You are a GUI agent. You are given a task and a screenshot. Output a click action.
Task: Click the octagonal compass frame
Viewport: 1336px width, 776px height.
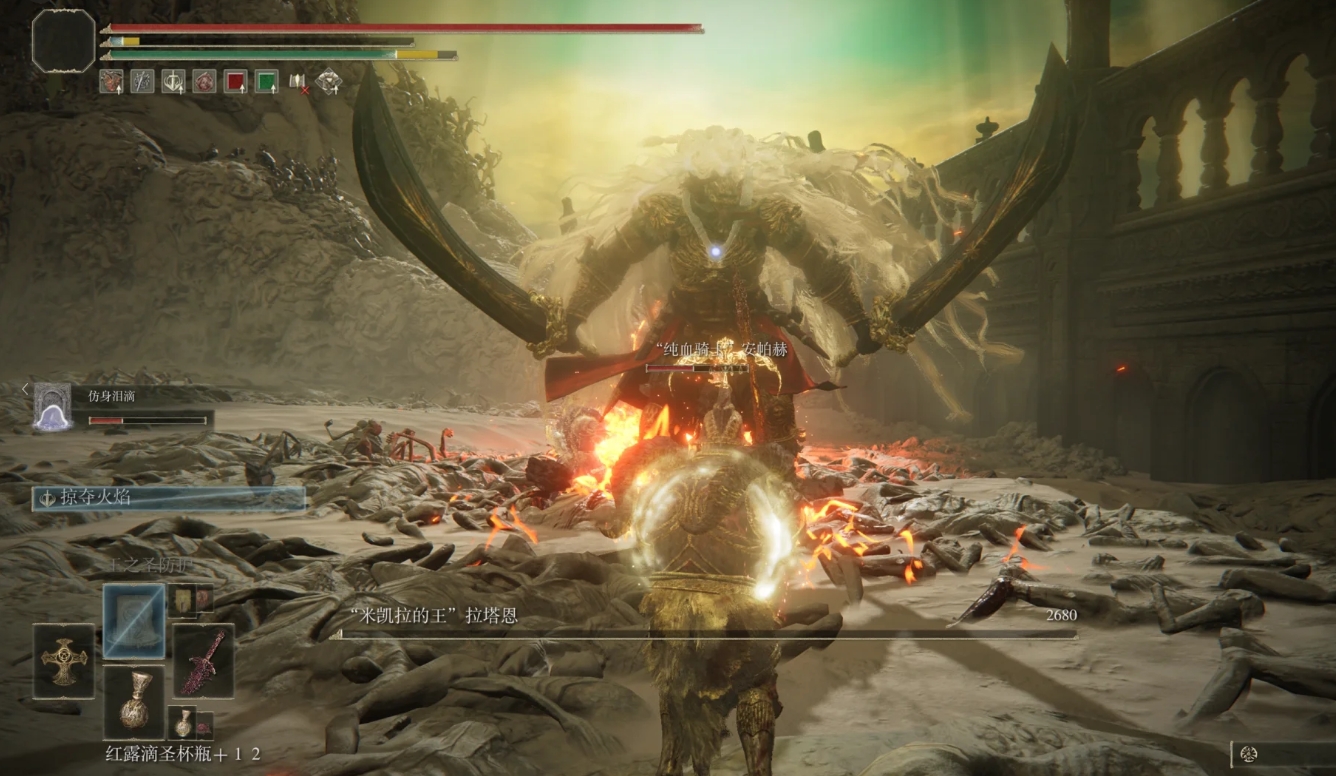click(63, 41)
